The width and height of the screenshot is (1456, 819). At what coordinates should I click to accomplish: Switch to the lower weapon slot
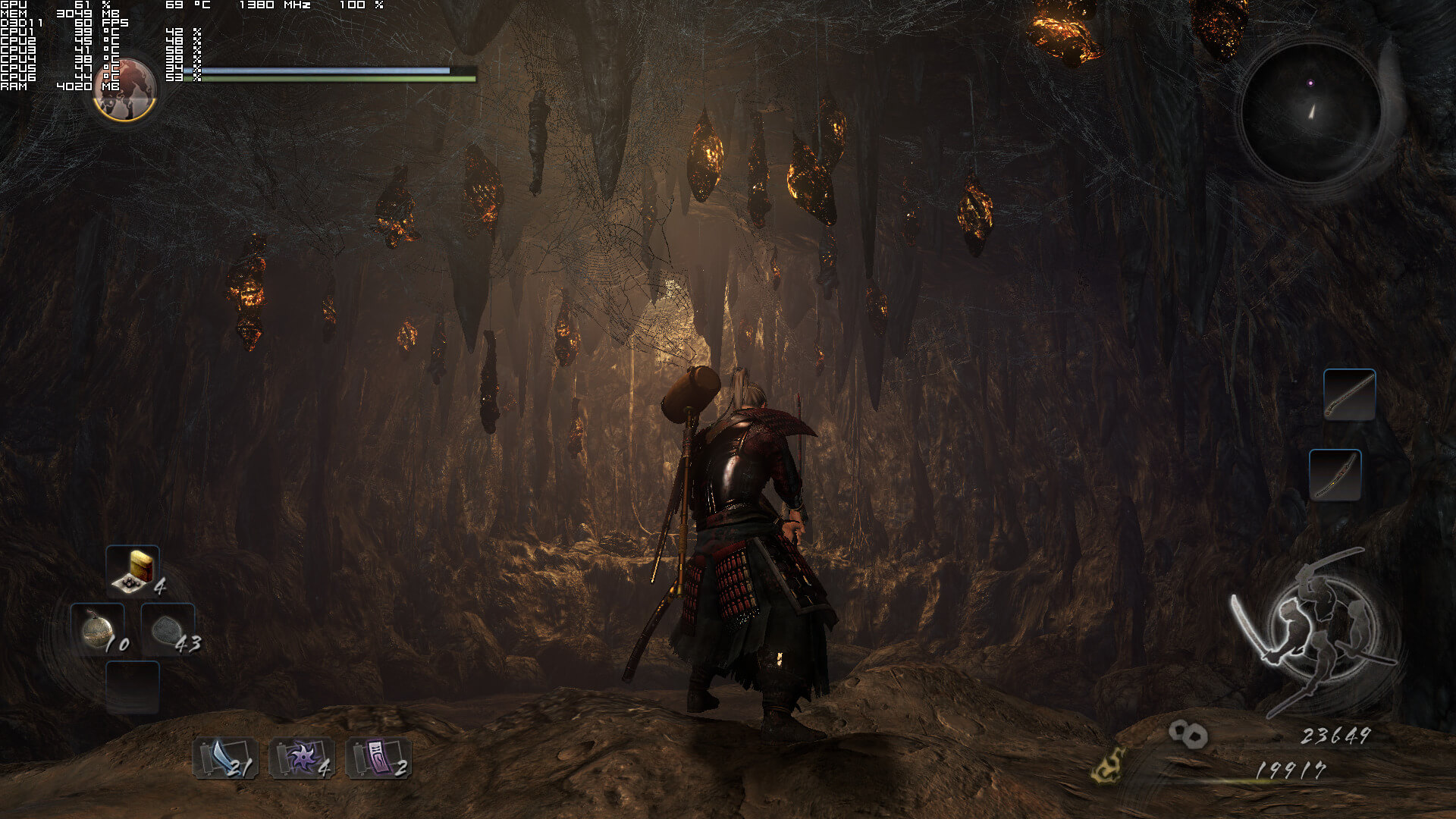[x=1335, y=475]
